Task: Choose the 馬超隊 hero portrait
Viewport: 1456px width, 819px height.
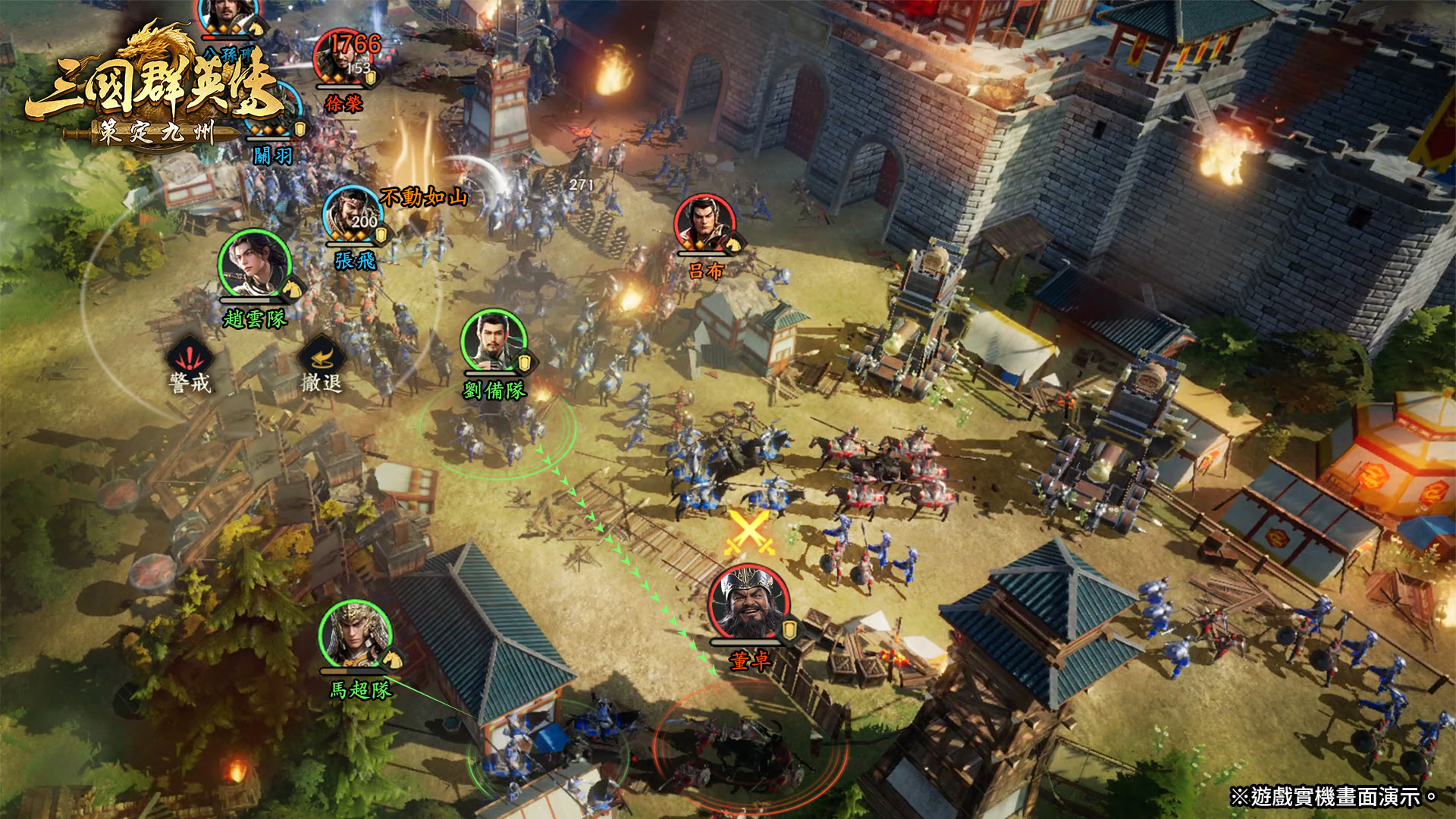Action: [355, 635]
